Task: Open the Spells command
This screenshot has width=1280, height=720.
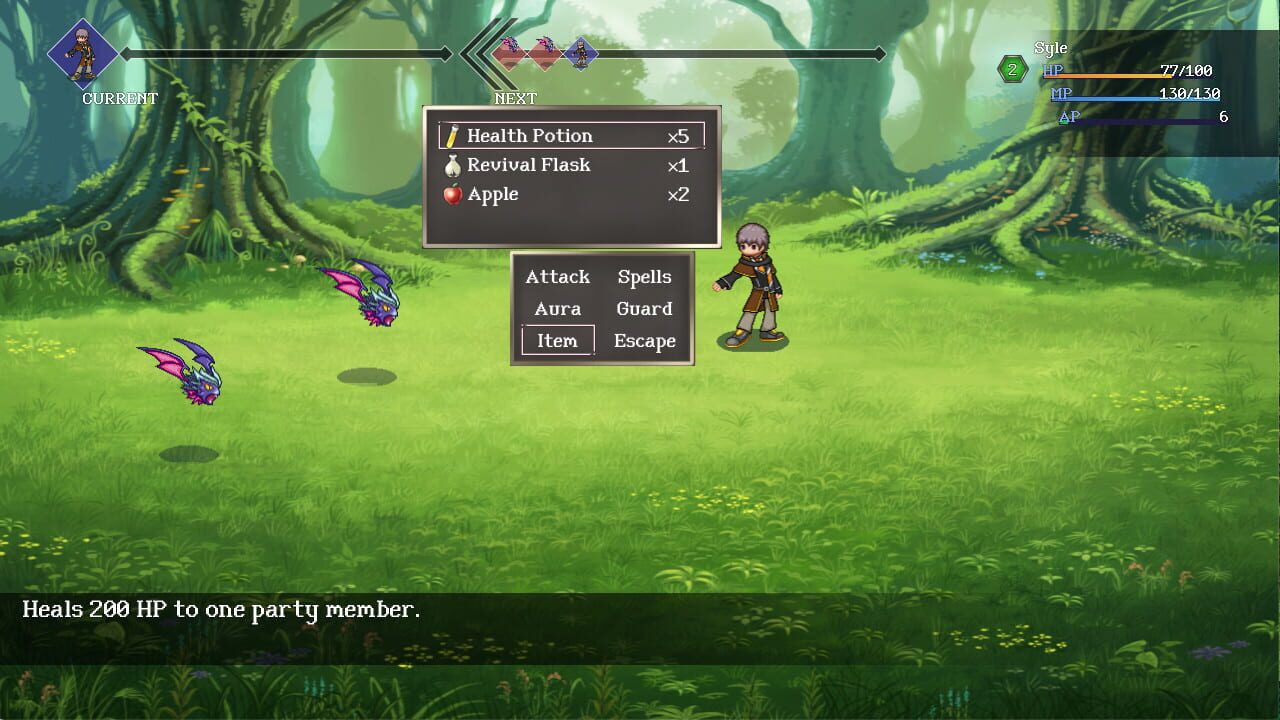Action: click(644, 277)
